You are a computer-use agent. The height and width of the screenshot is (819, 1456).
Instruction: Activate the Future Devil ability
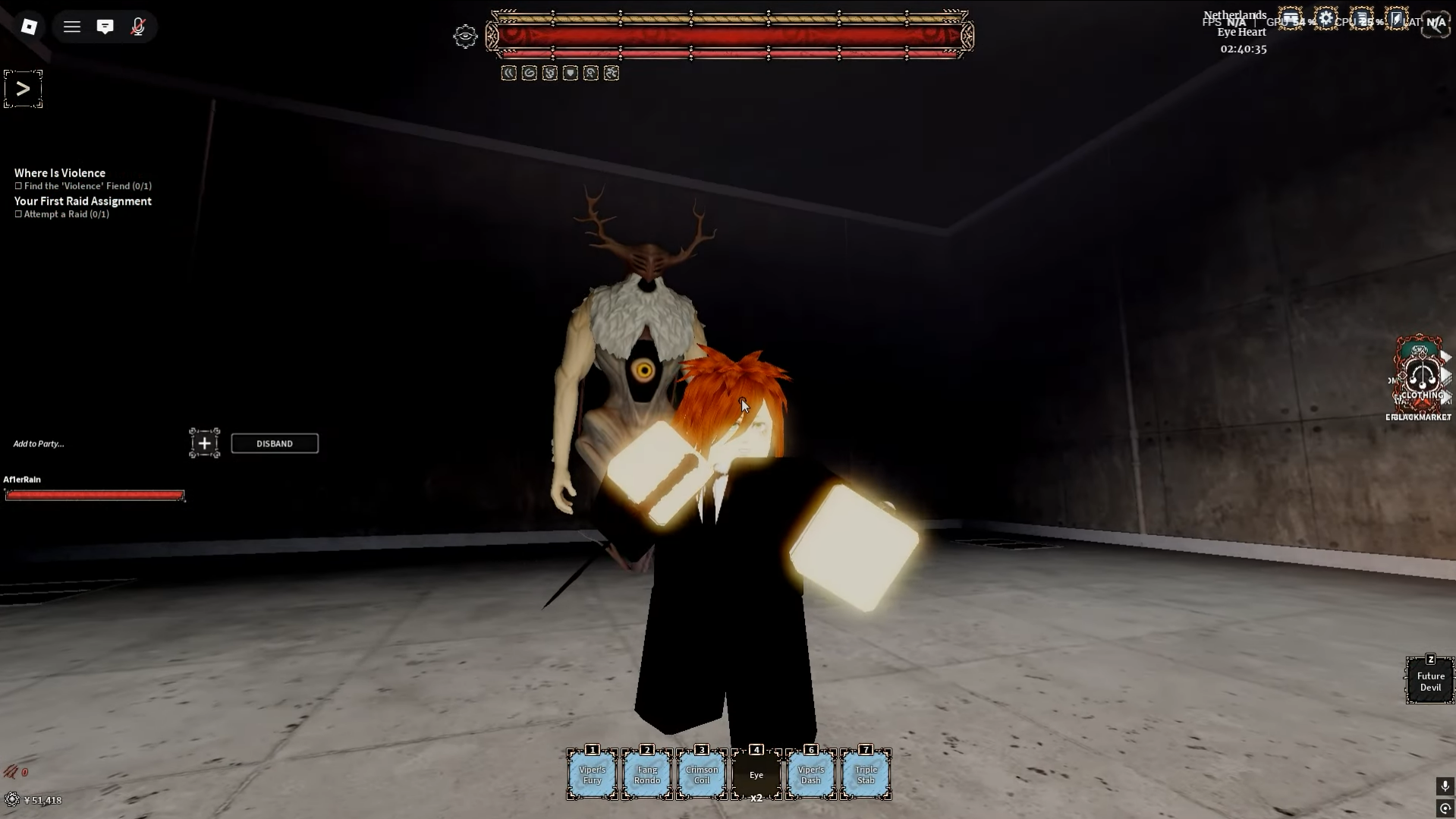point(1430,681)
